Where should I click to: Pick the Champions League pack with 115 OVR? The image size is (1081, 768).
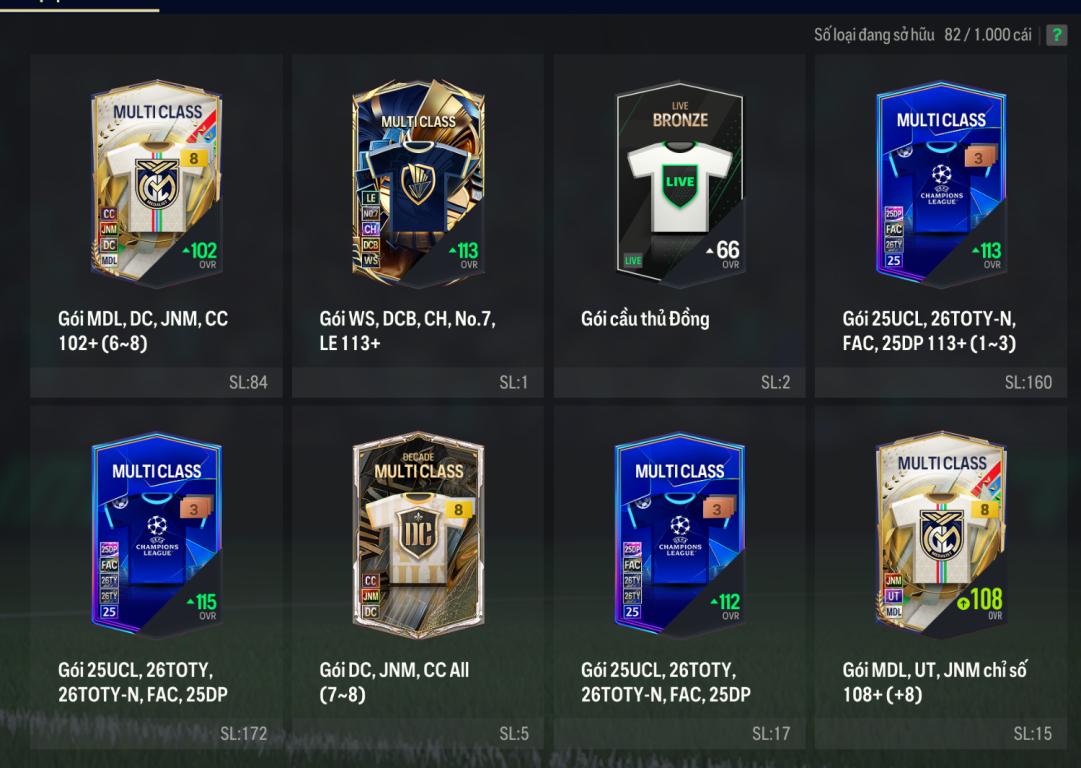[156, 532]
